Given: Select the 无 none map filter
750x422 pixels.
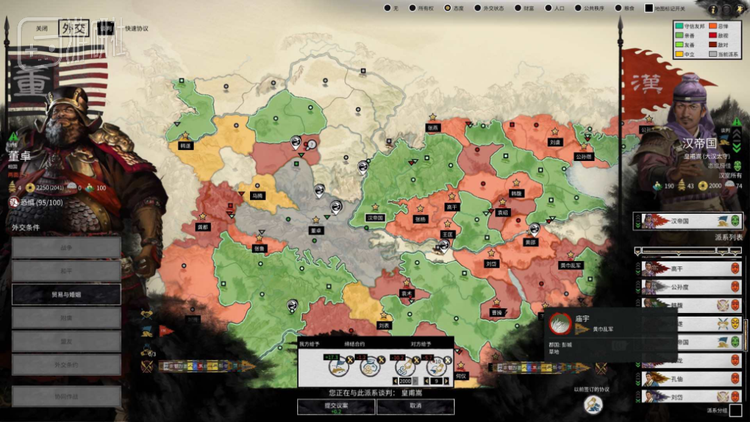Looking at the screenshot, I should coord(388,9).
